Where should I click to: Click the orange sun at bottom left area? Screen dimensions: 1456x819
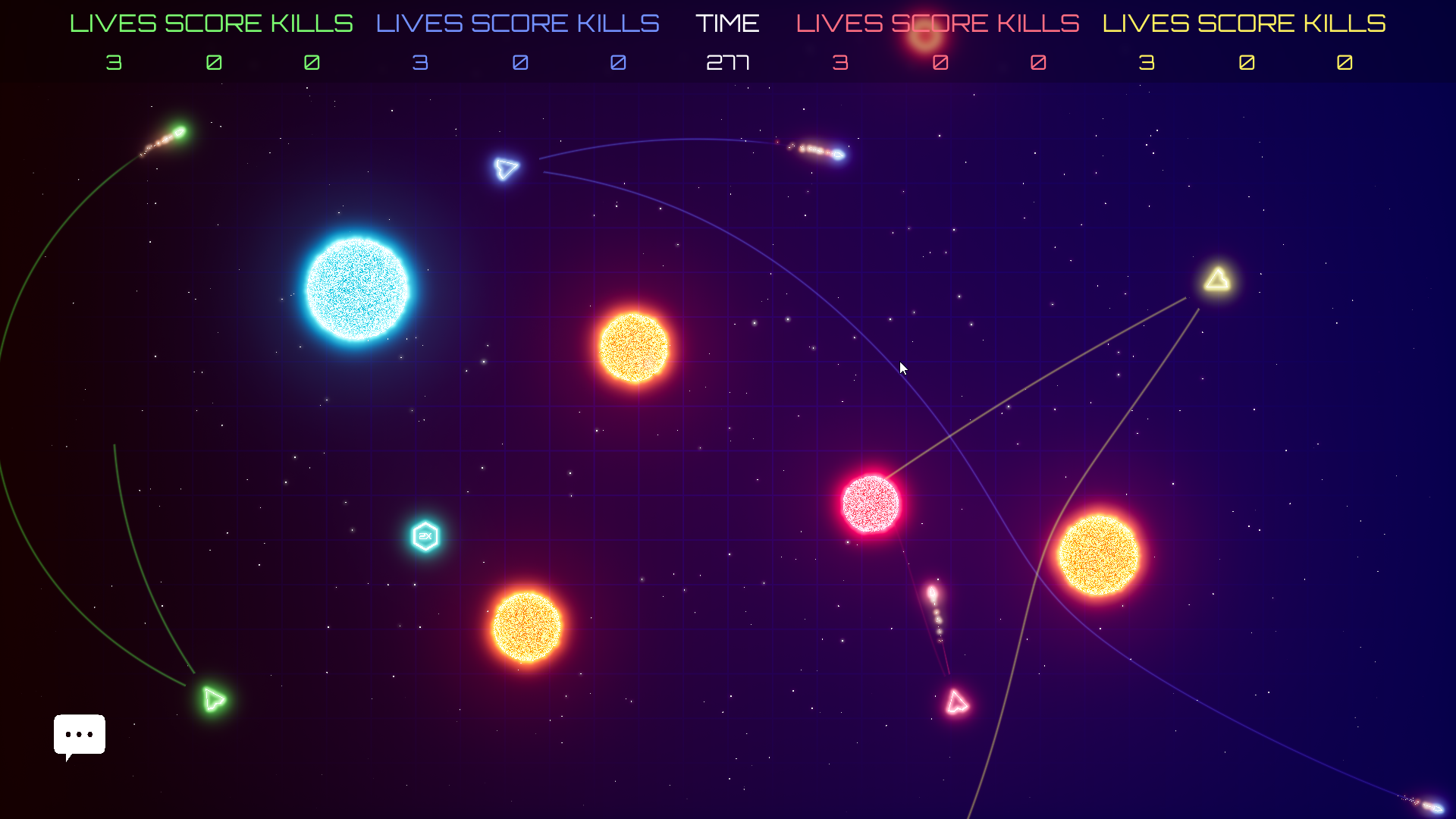[x=526, y=627]
